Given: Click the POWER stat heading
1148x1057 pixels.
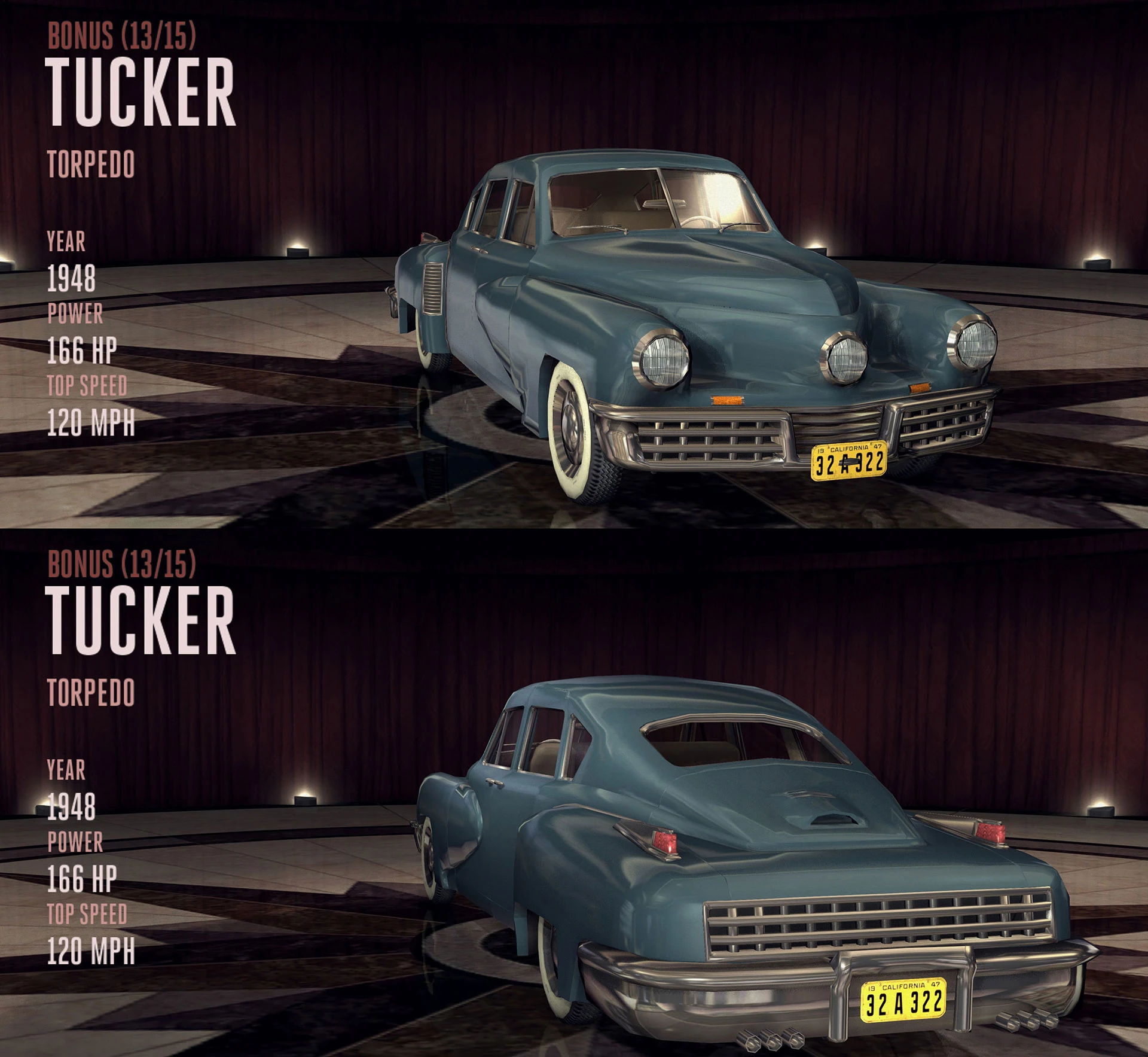Looking at the screenshot, I should point(75,313).
